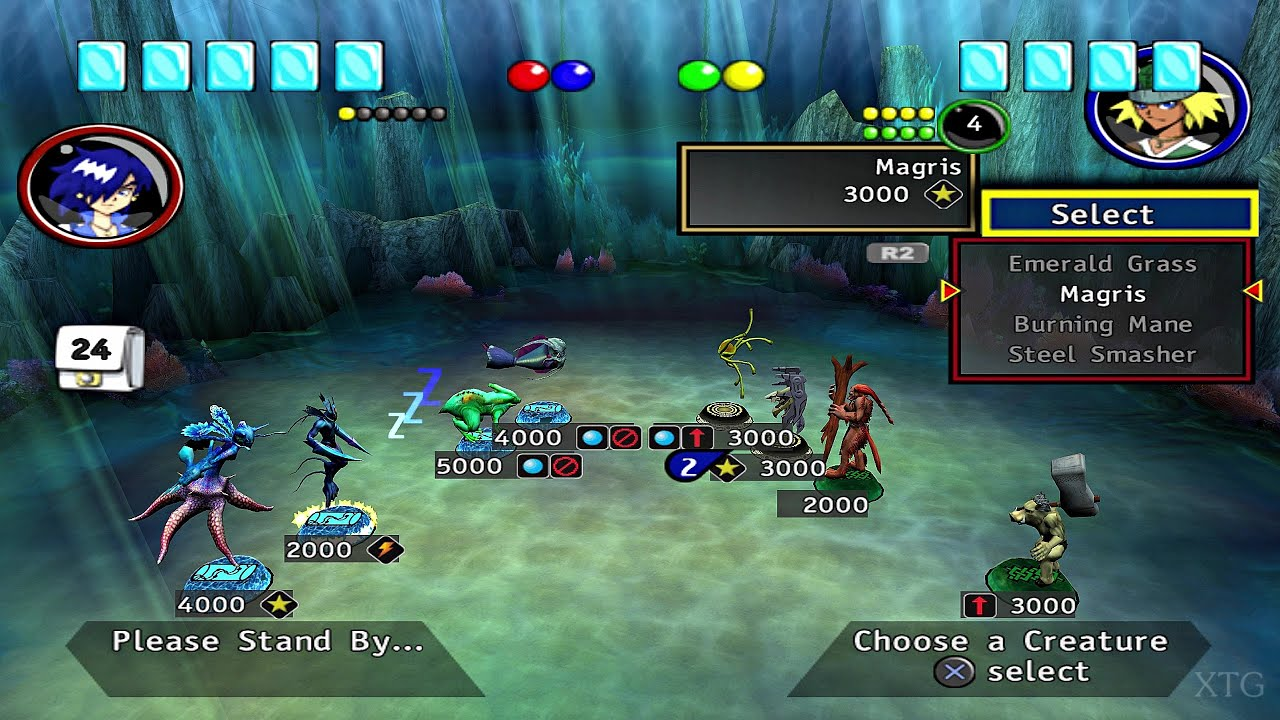
Task: Select Emerald Grass from the creature list
Action: click(x=1102, y=264)
